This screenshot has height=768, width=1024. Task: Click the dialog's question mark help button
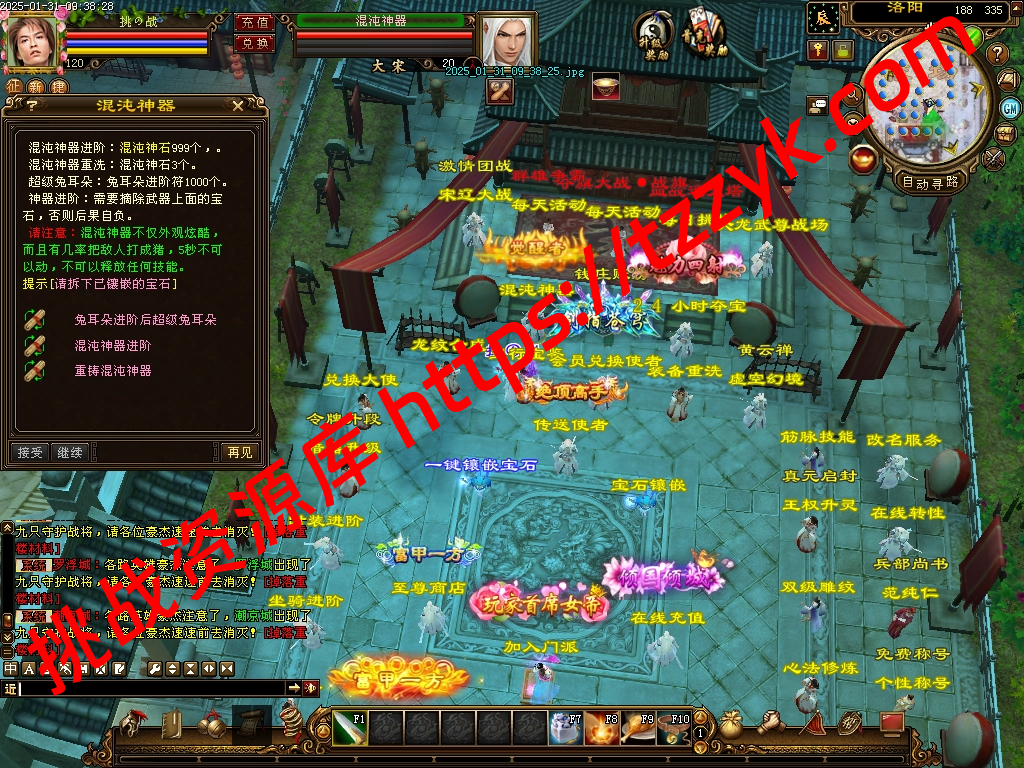[31, 105]
